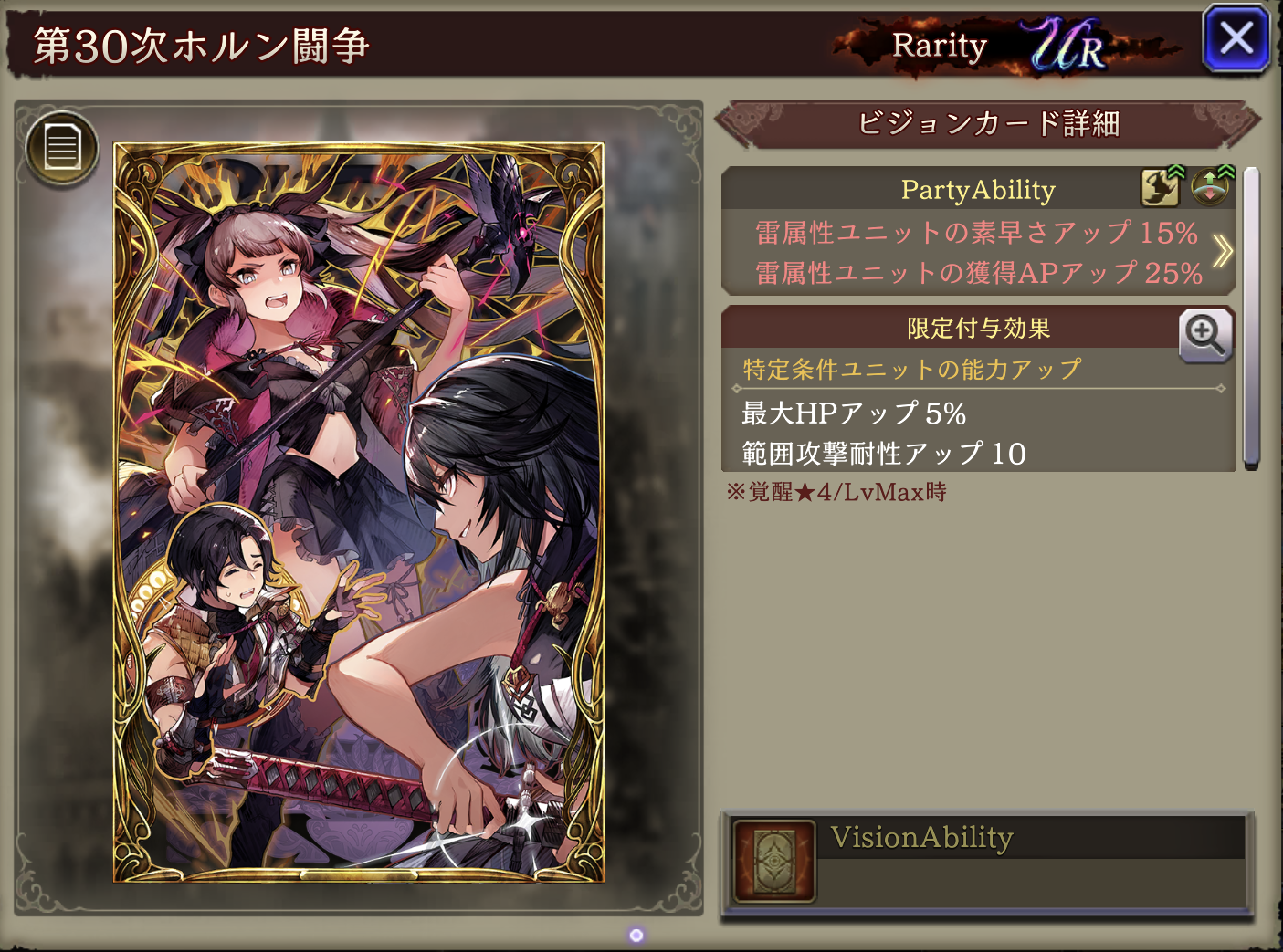View the full vision card artwork
1283x952 pixels.
pyautogui.click(x=358, y=511)
